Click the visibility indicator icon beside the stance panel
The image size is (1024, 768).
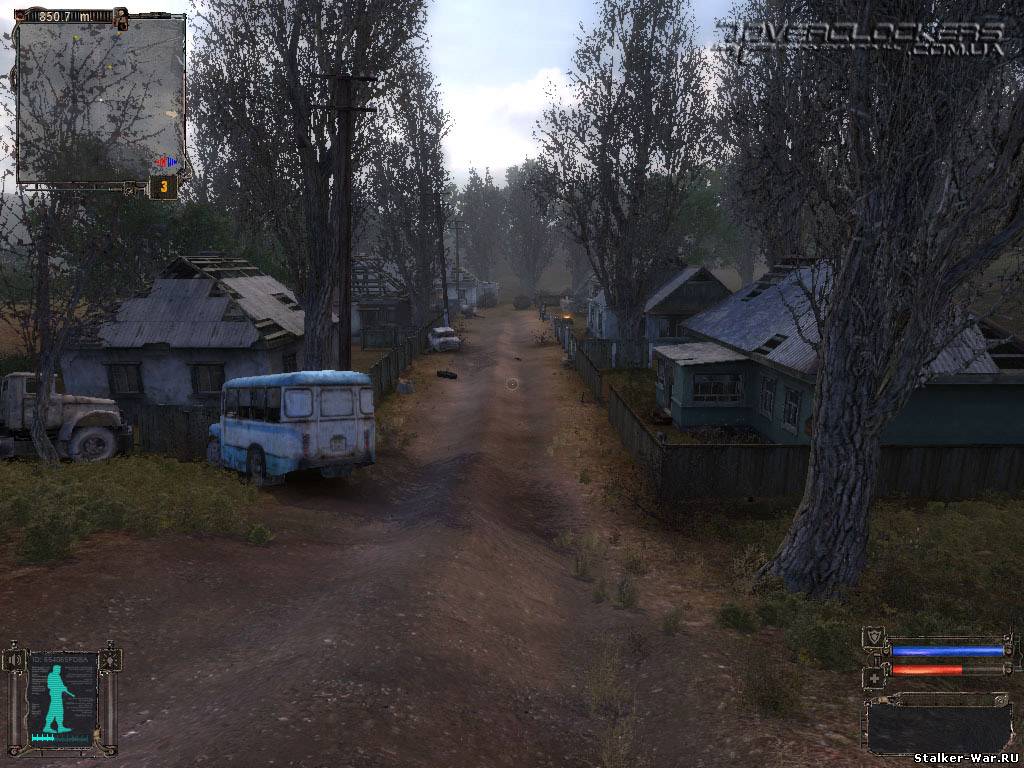110,660
